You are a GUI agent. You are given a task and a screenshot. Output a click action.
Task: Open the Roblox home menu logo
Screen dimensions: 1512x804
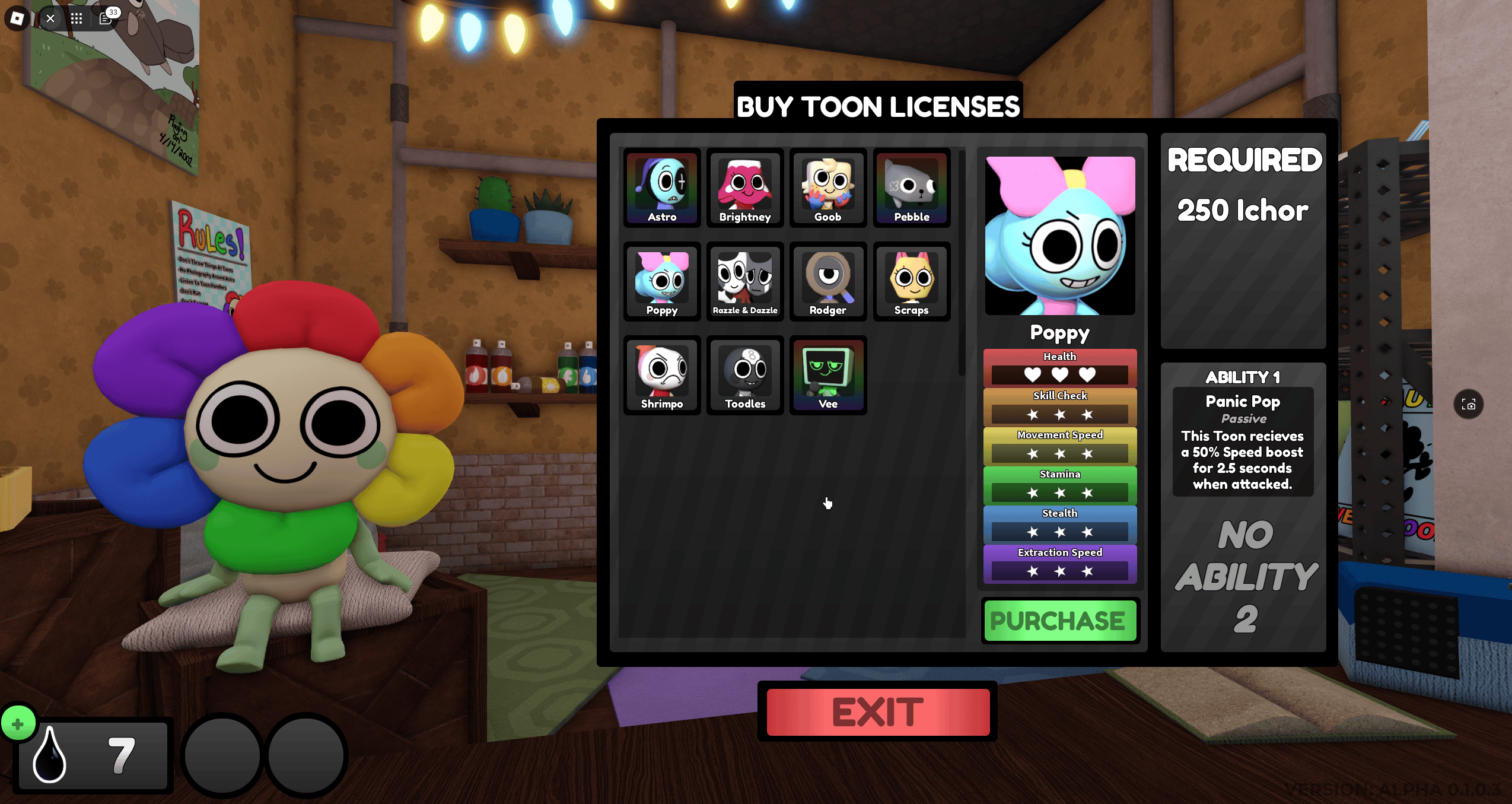point(16,18)
